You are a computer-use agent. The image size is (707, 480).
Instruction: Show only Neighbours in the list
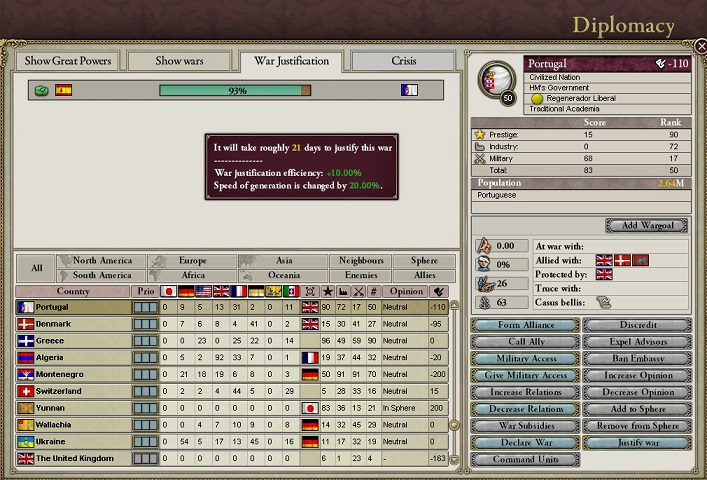point(361,261)
